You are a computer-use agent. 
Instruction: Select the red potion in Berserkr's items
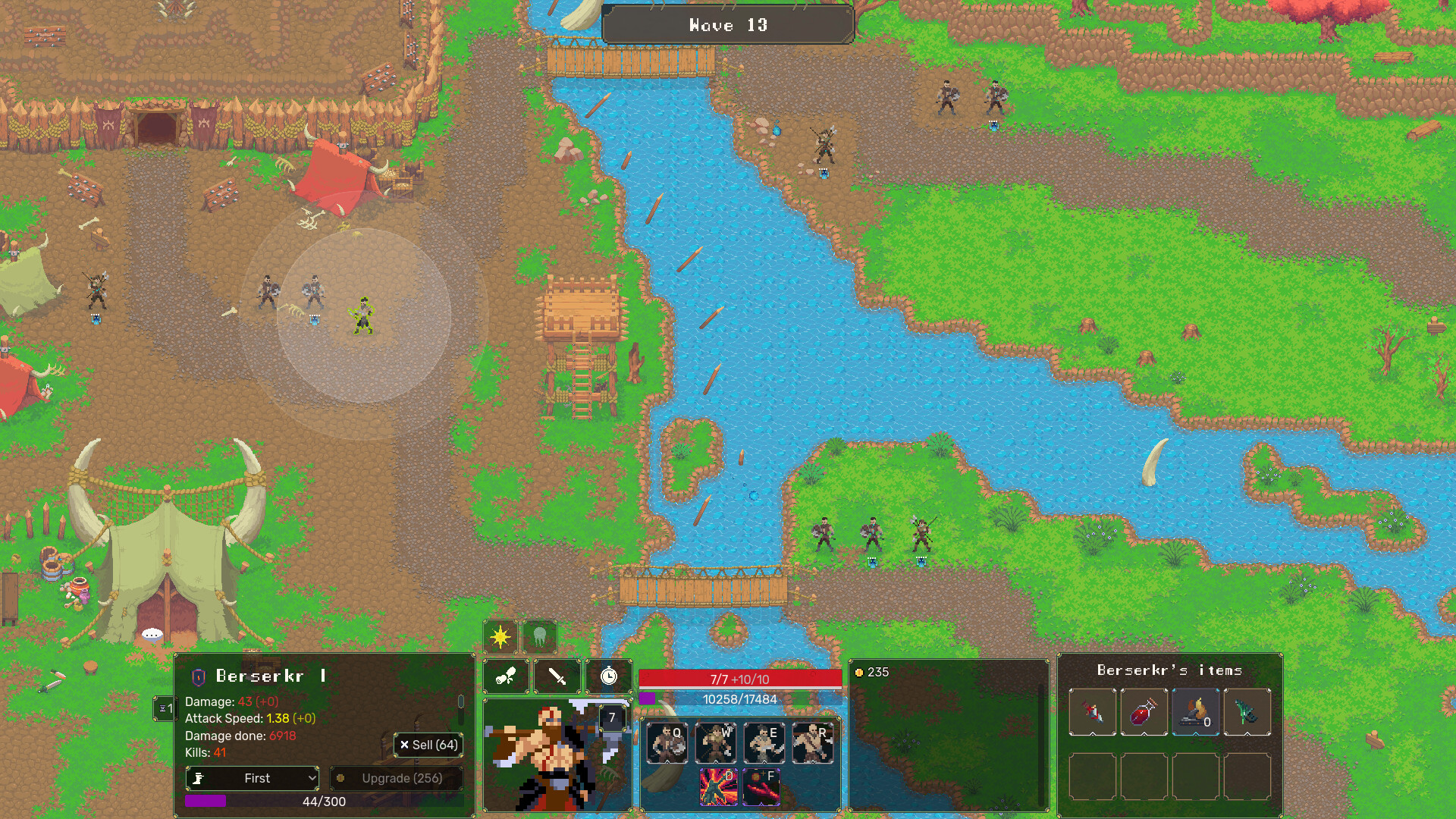point(1144,713)
